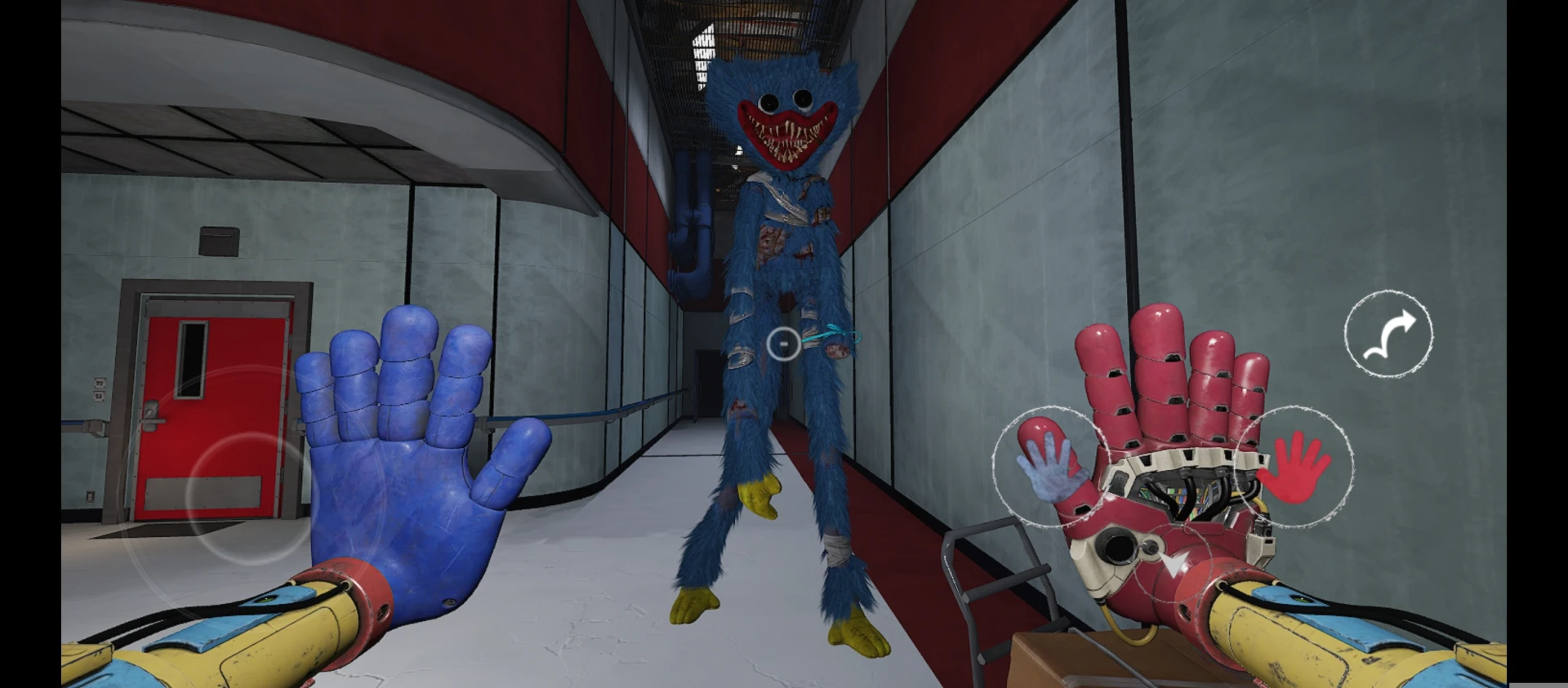Tap the virtual movement joystick

pyautogui.click(x=237, y=495)
